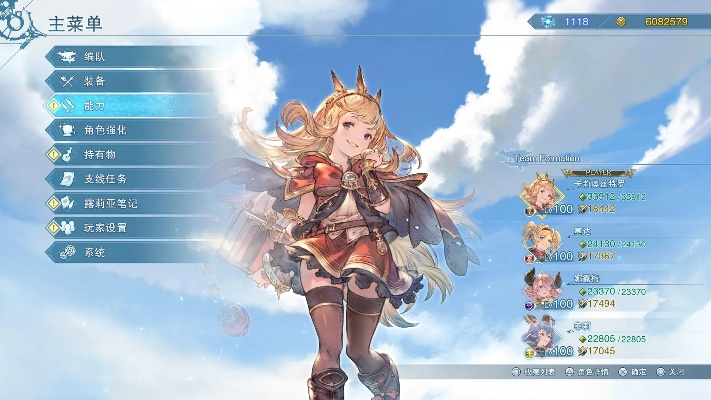Screen dimensions: 711x400
Task: Select the 装备 (Equipment) menu entry
Action: pos(120,80)
